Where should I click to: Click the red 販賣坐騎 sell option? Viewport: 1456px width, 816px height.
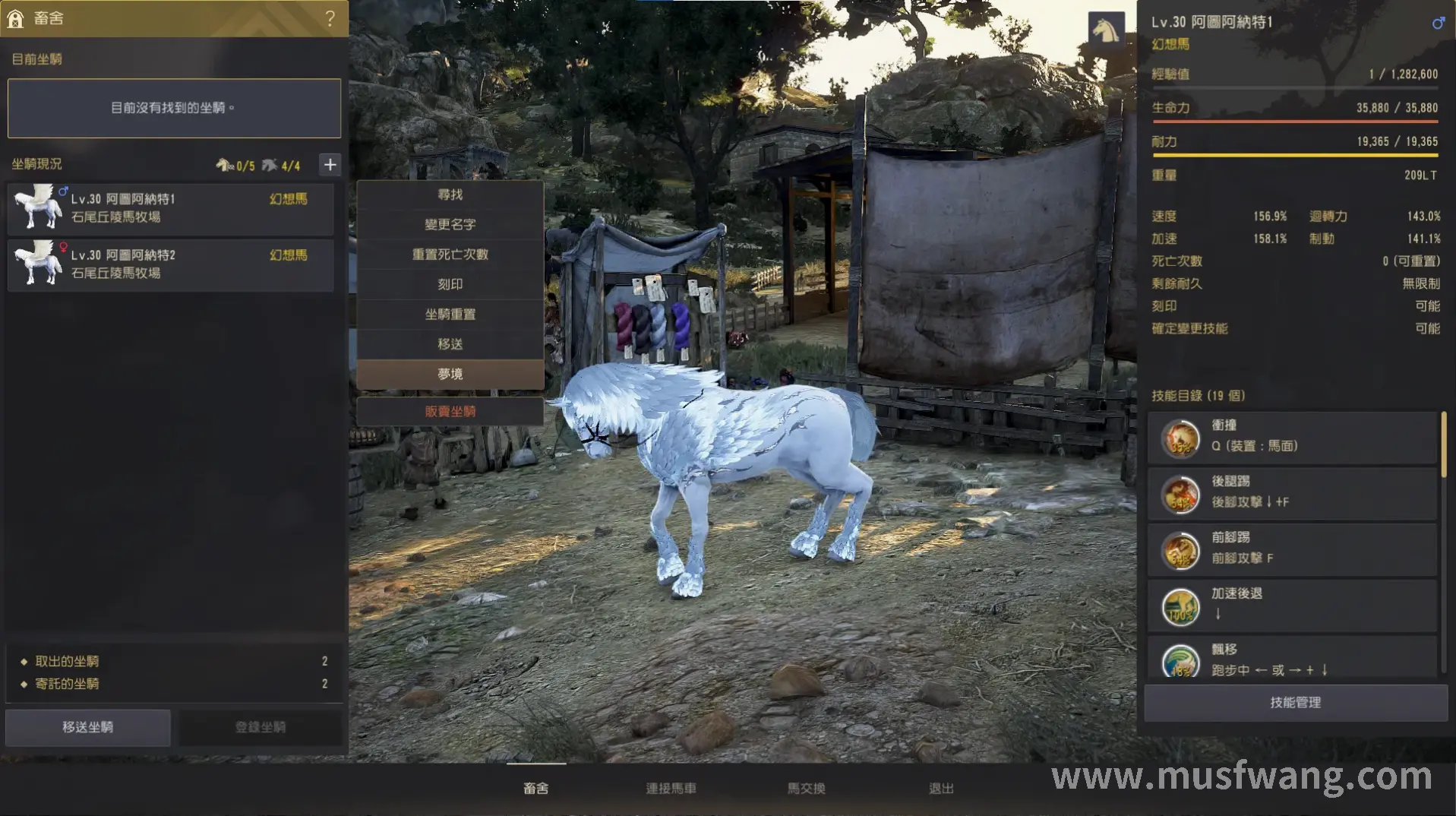coord(450,411)
